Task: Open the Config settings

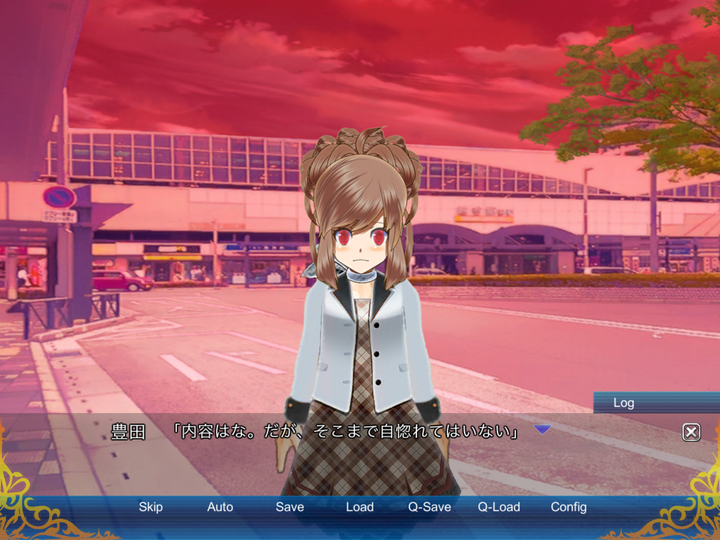Action: (569, 507)
